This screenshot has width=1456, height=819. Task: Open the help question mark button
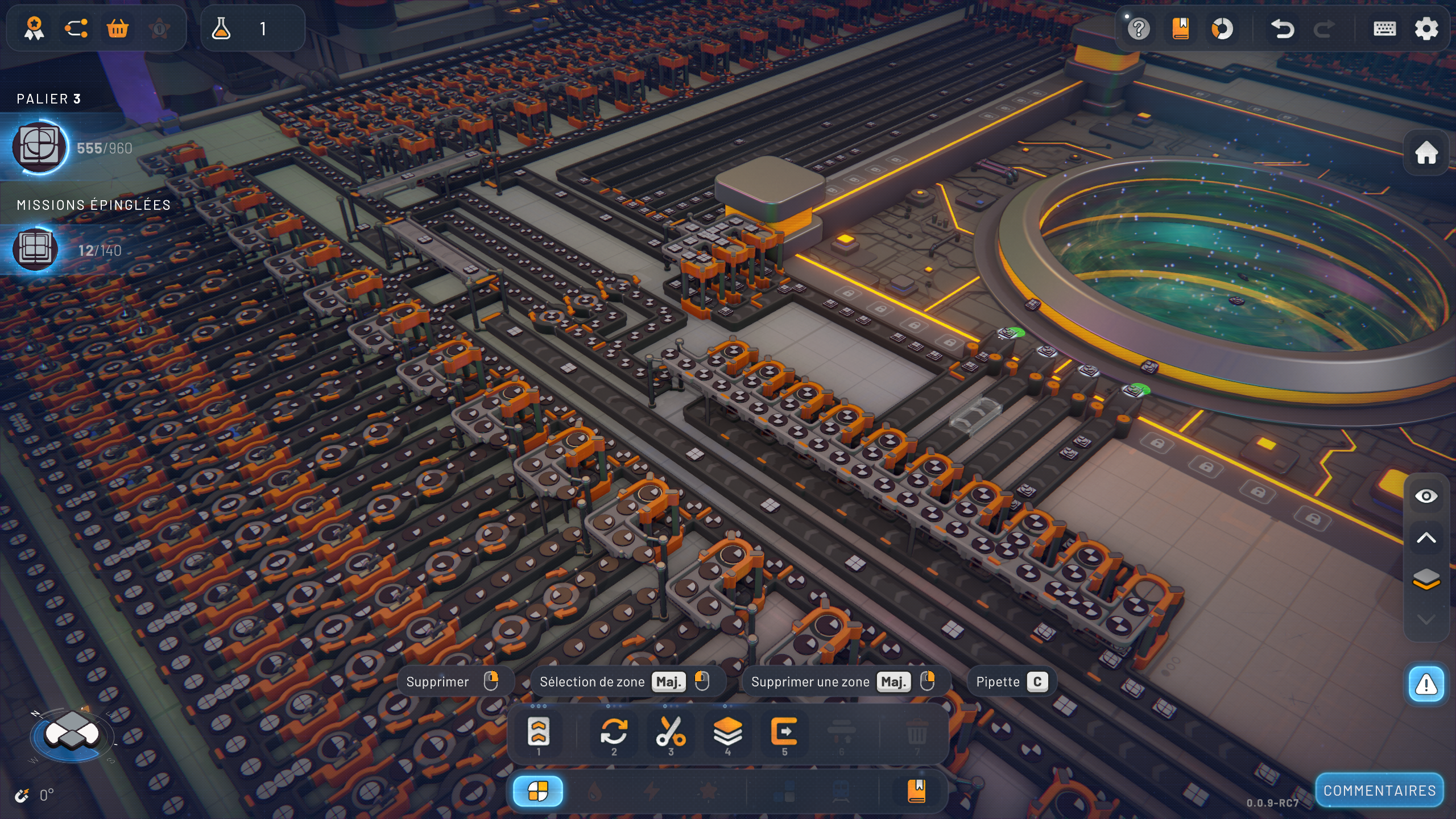click(1139, 28)
